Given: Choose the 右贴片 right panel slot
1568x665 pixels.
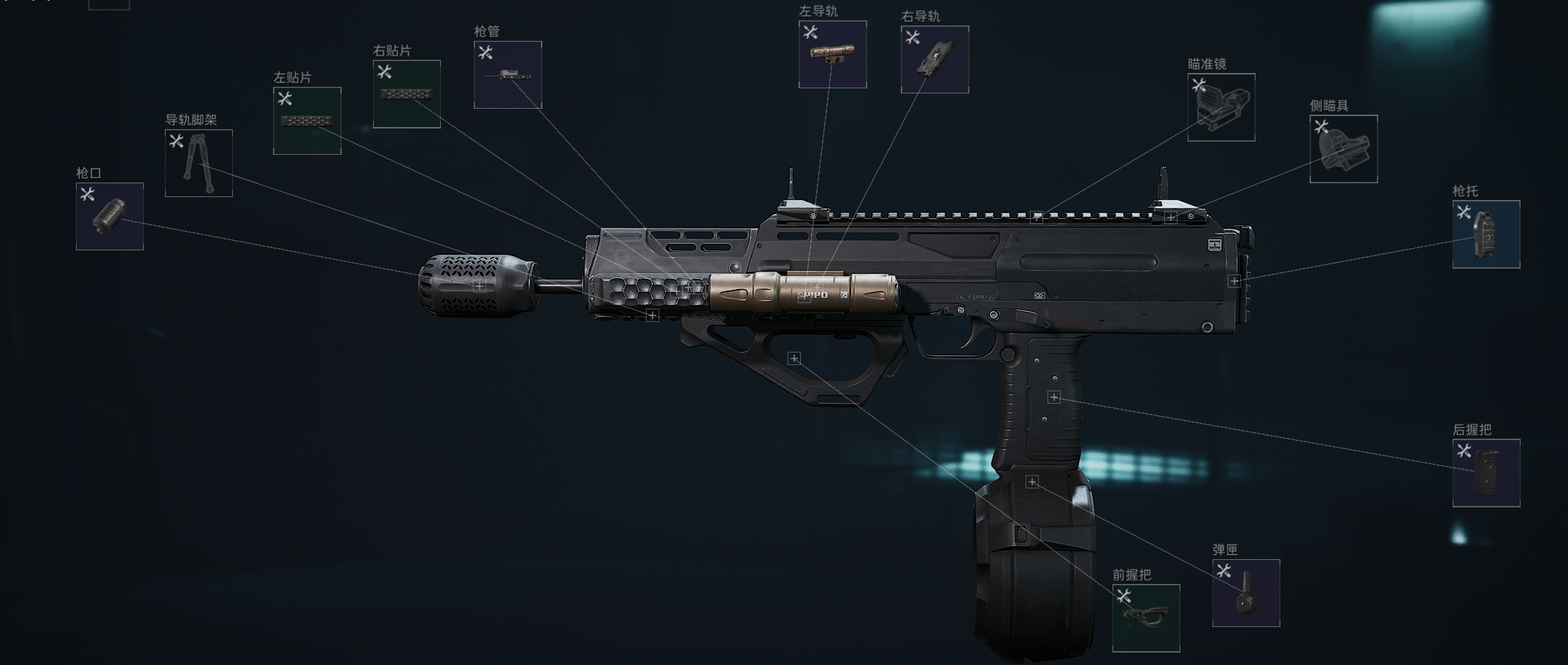Looking at the screenshot, I should tap(407, 94).
